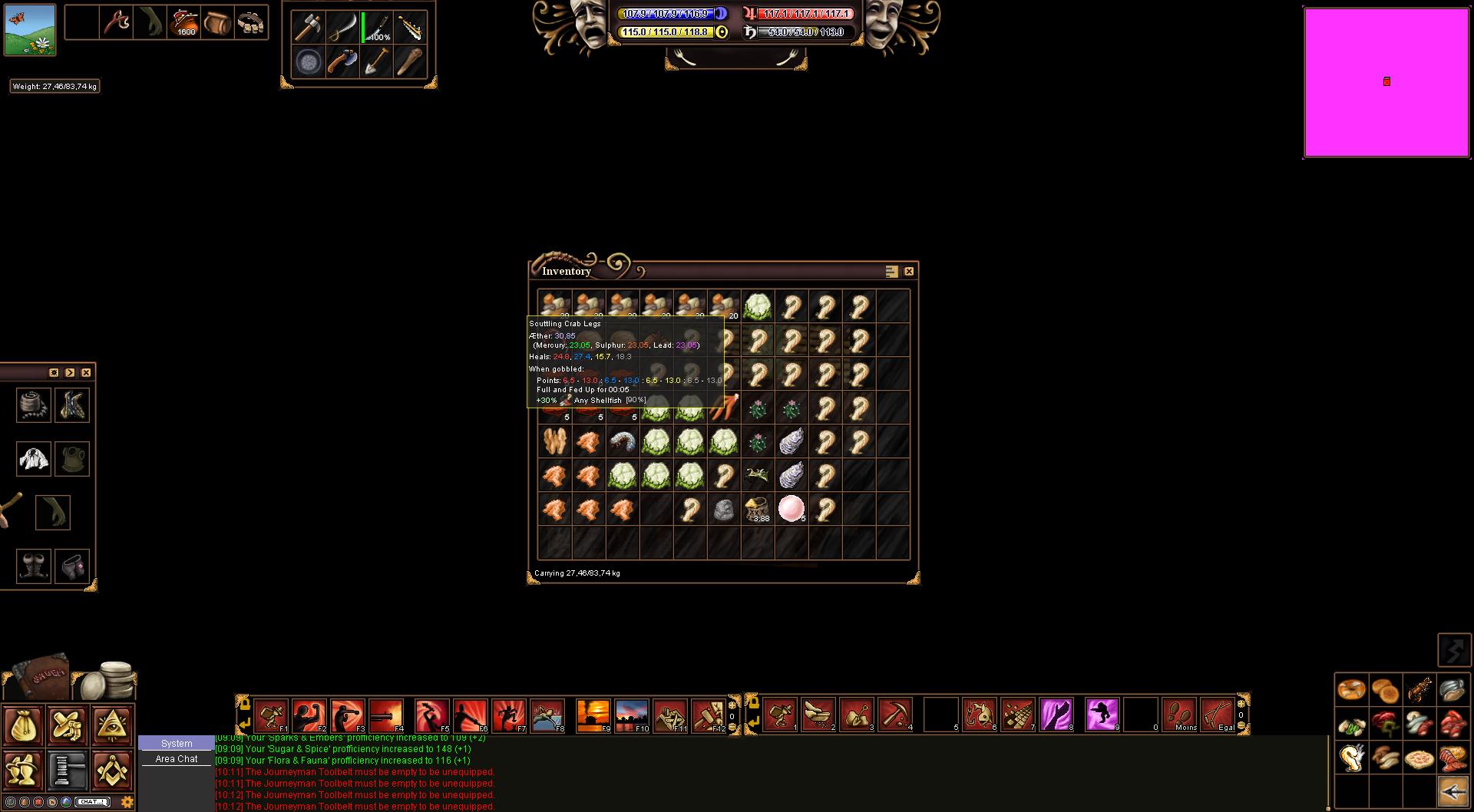Use the fishing hook action

pos(979,715)
